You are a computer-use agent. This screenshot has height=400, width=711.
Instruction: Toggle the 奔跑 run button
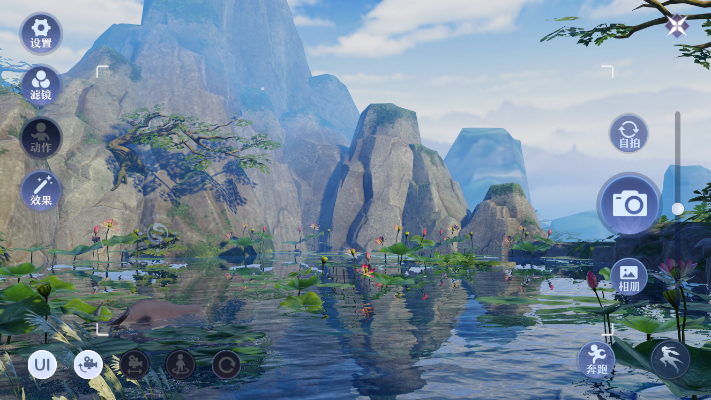[x=597, y=359]
